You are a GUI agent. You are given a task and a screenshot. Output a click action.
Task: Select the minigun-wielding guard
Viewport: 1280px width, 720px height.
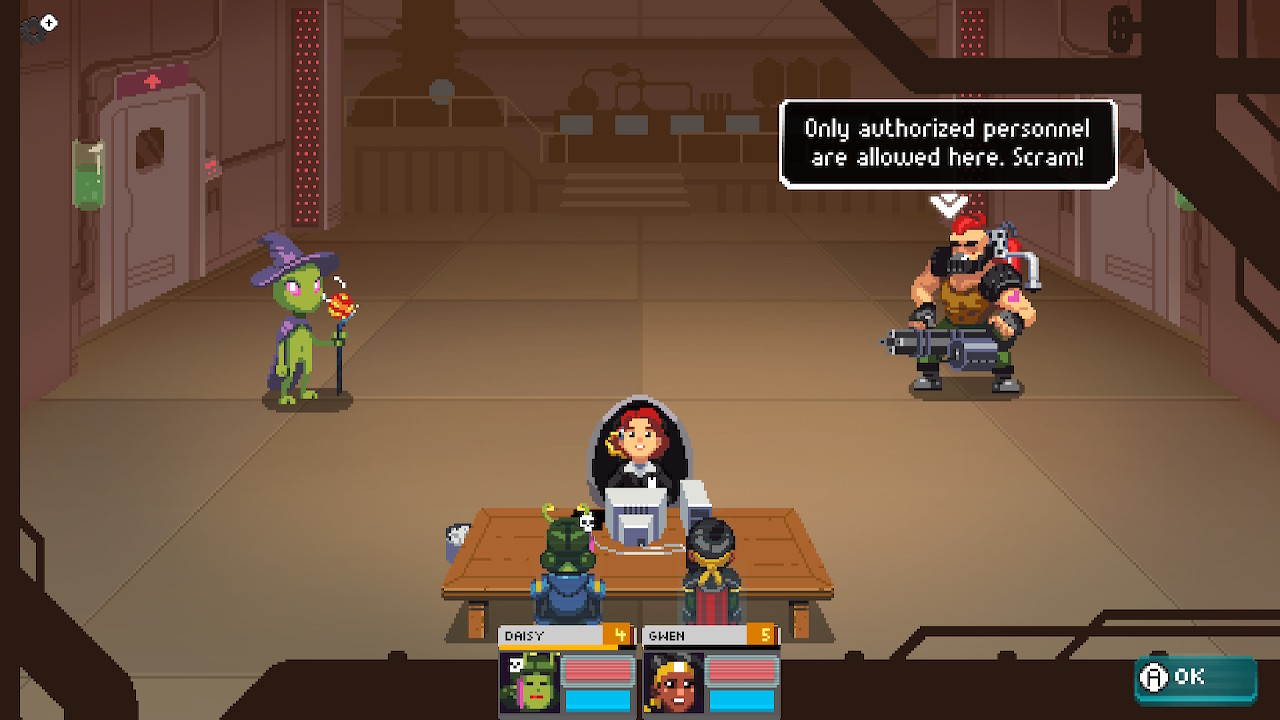point(960,300)
